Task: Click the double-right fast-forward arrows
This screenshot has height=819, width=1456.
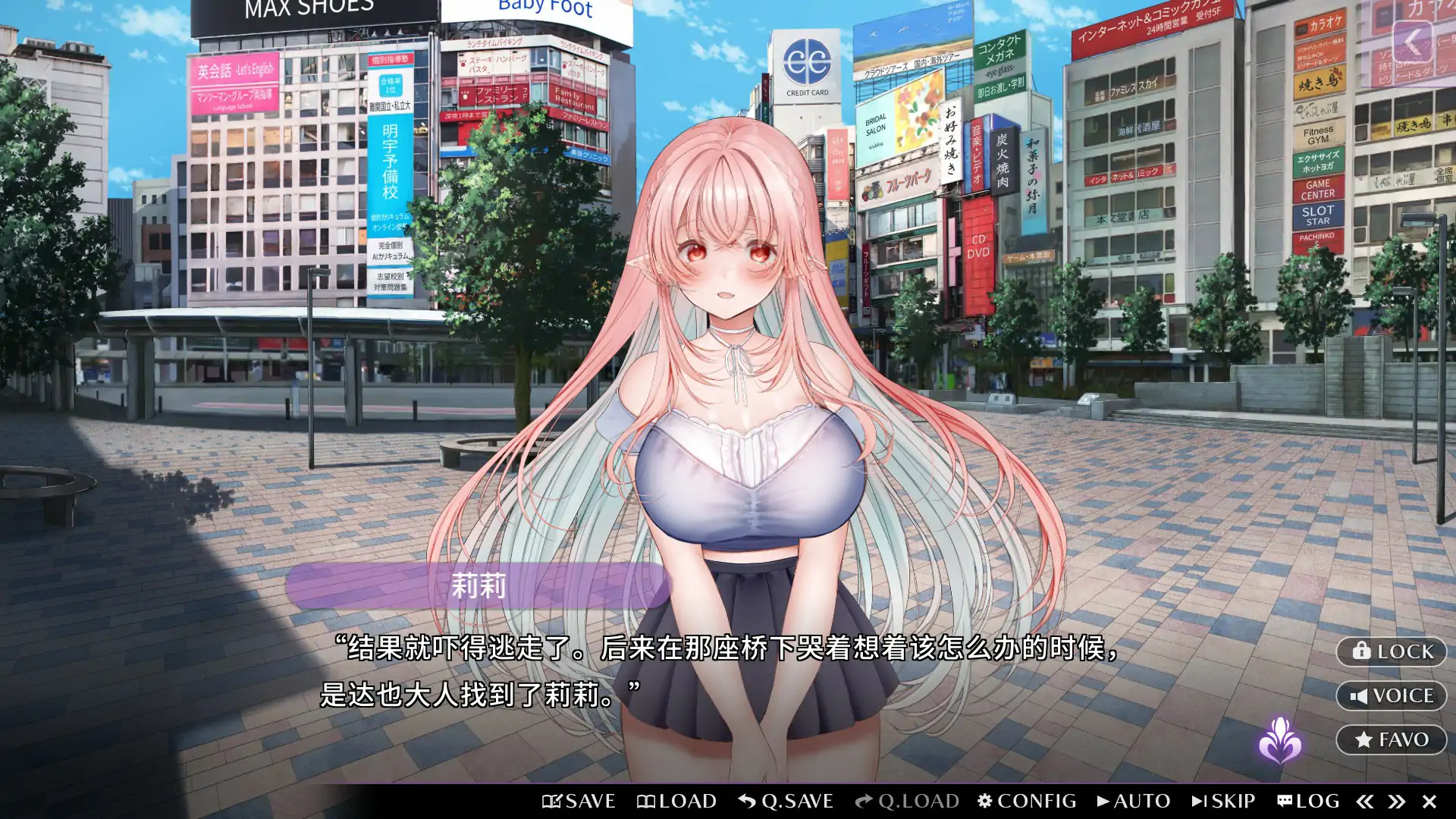Action: (1398, 801)
